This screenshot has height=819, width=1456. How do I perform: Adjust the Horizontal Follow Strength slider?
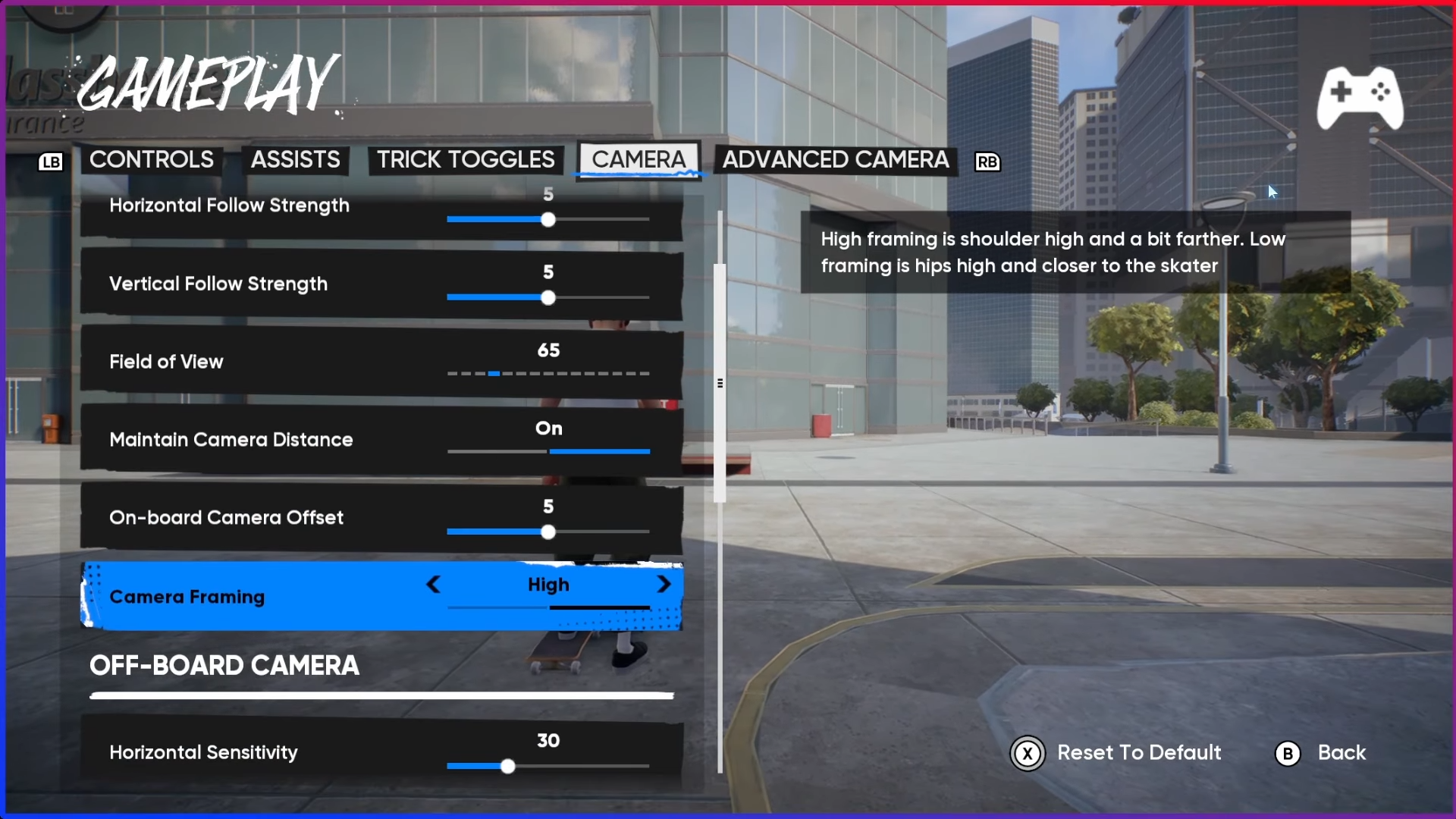[548, 220]
